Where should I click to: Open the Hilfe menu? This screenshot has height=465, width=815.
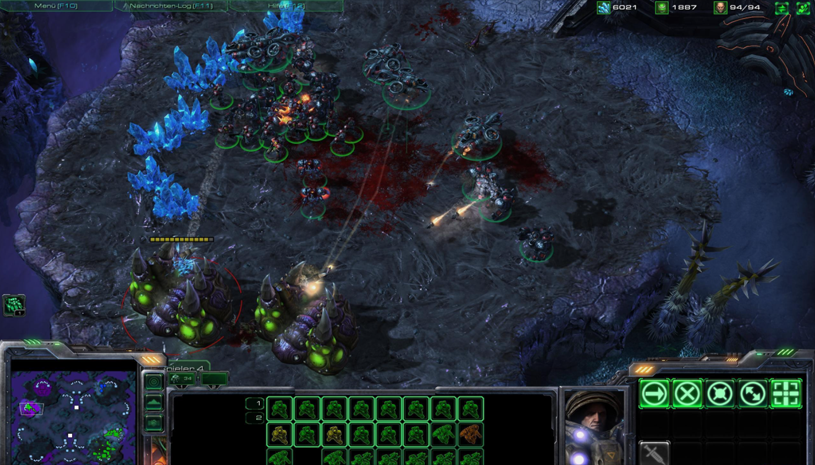[x=285, y=6]
